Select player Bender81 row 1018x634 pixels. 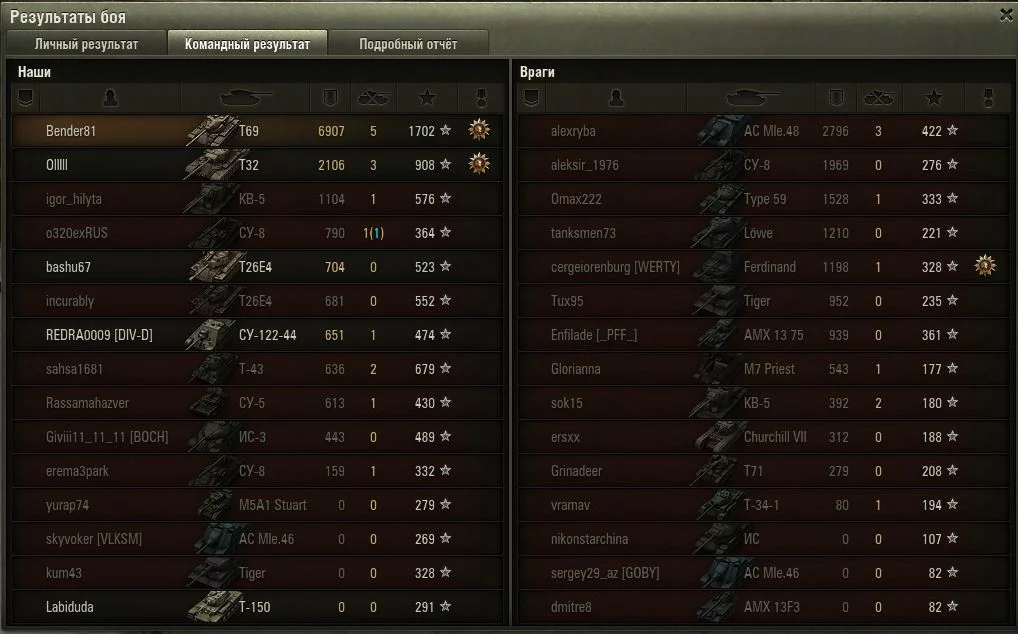(x=71, y=131)
